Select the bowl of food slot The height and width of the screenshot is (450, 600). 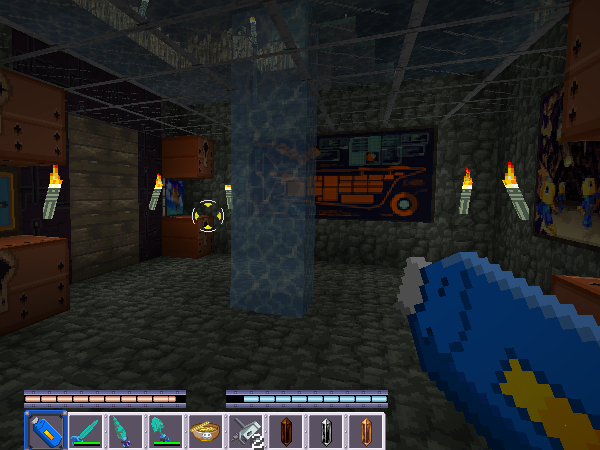(205, 431)
